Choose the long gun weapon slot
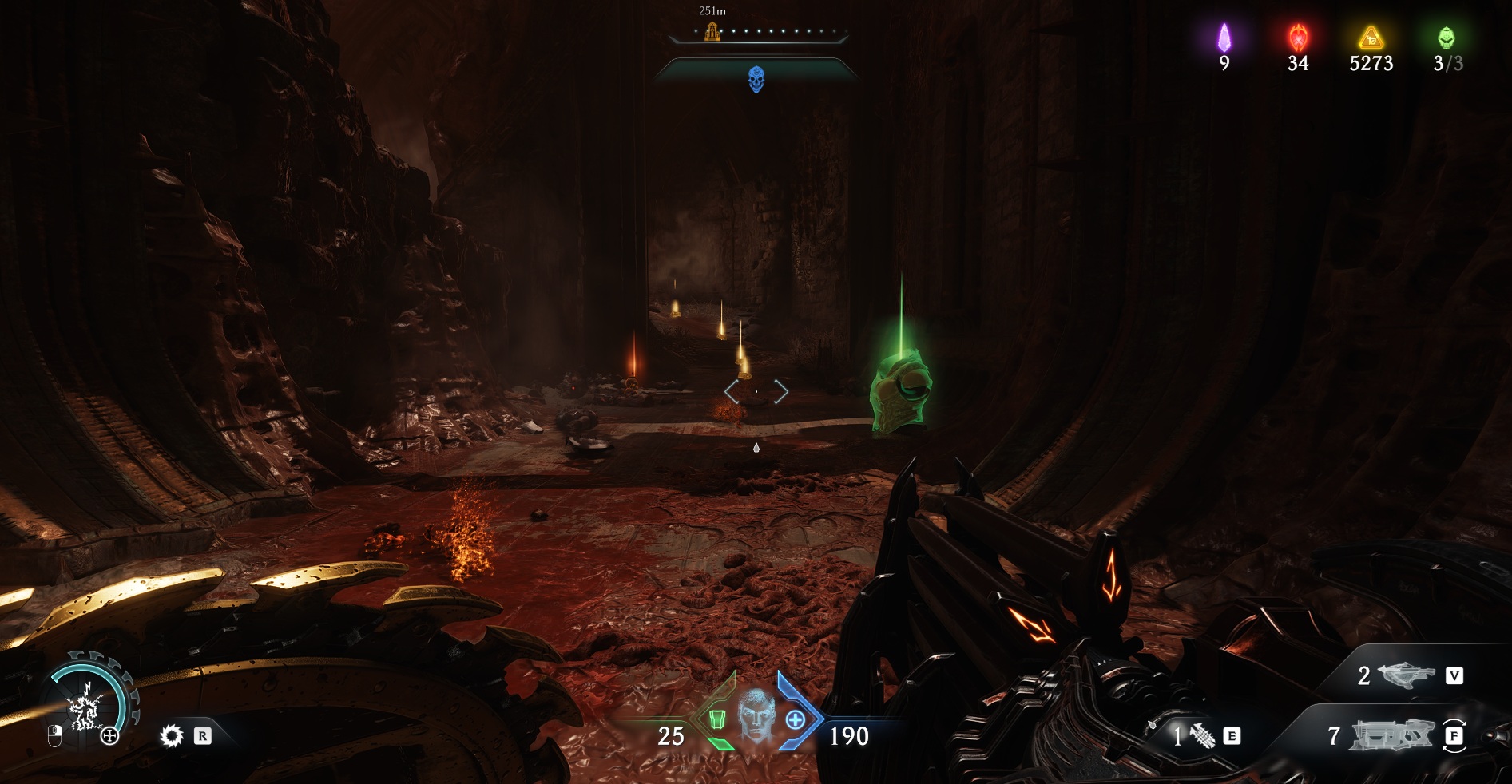 (1391, 735)
